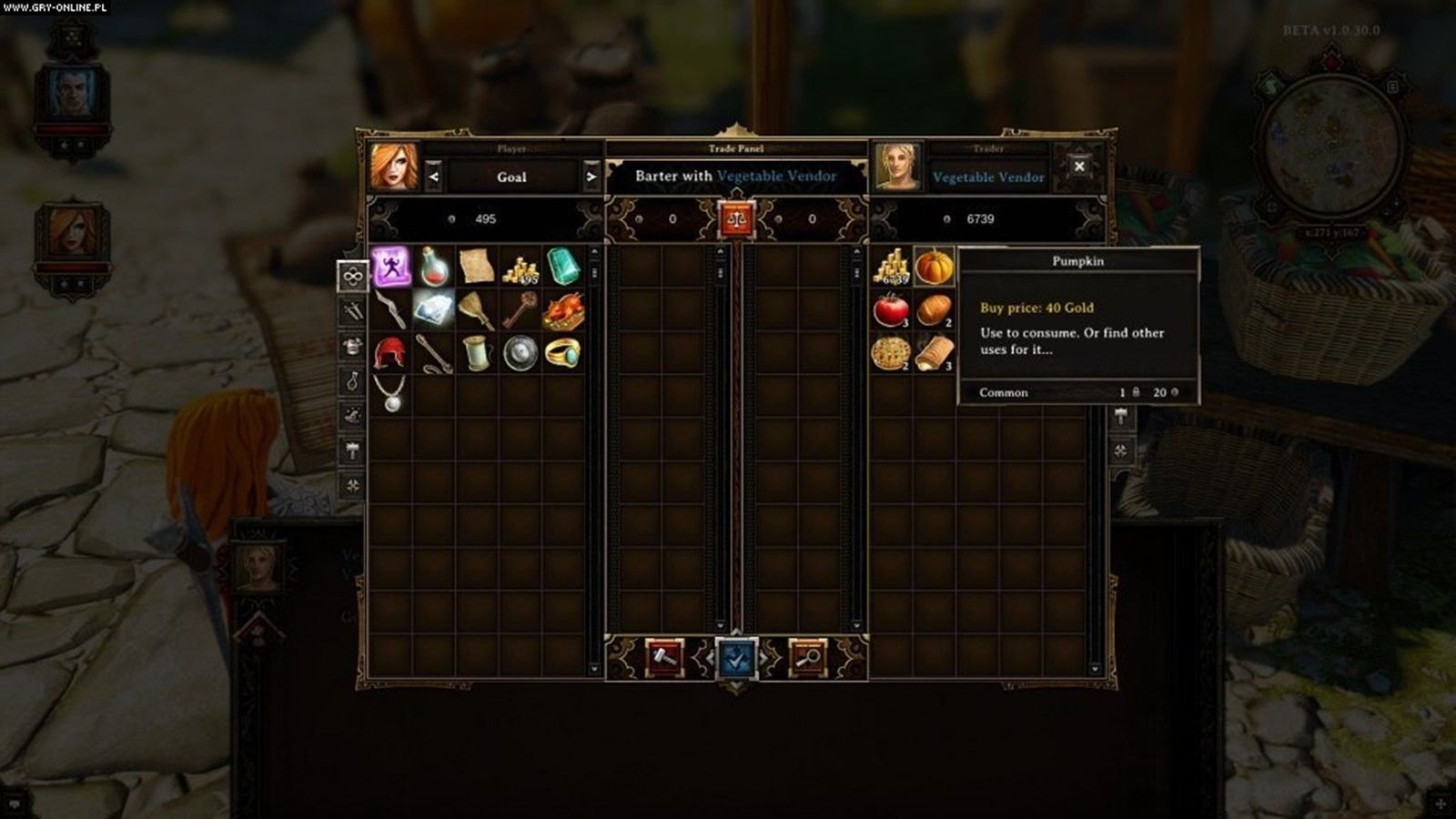Select the red potion flask in inventory
Image resolution: width=1456 pixels, height=819 pixels.
pos(434,267)
